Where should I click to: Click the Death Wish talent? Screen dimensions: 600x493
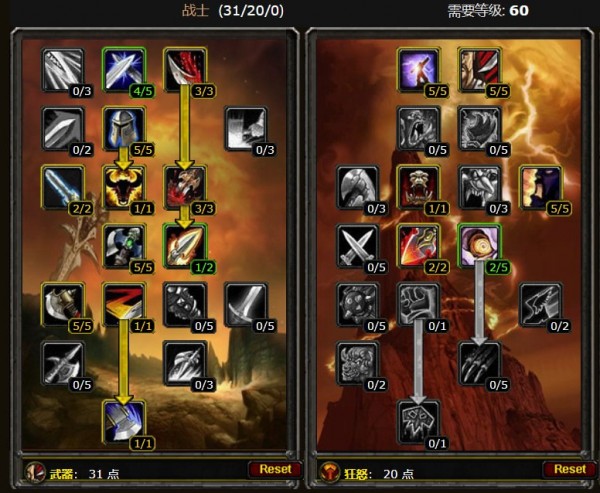(x=417, y=302)
